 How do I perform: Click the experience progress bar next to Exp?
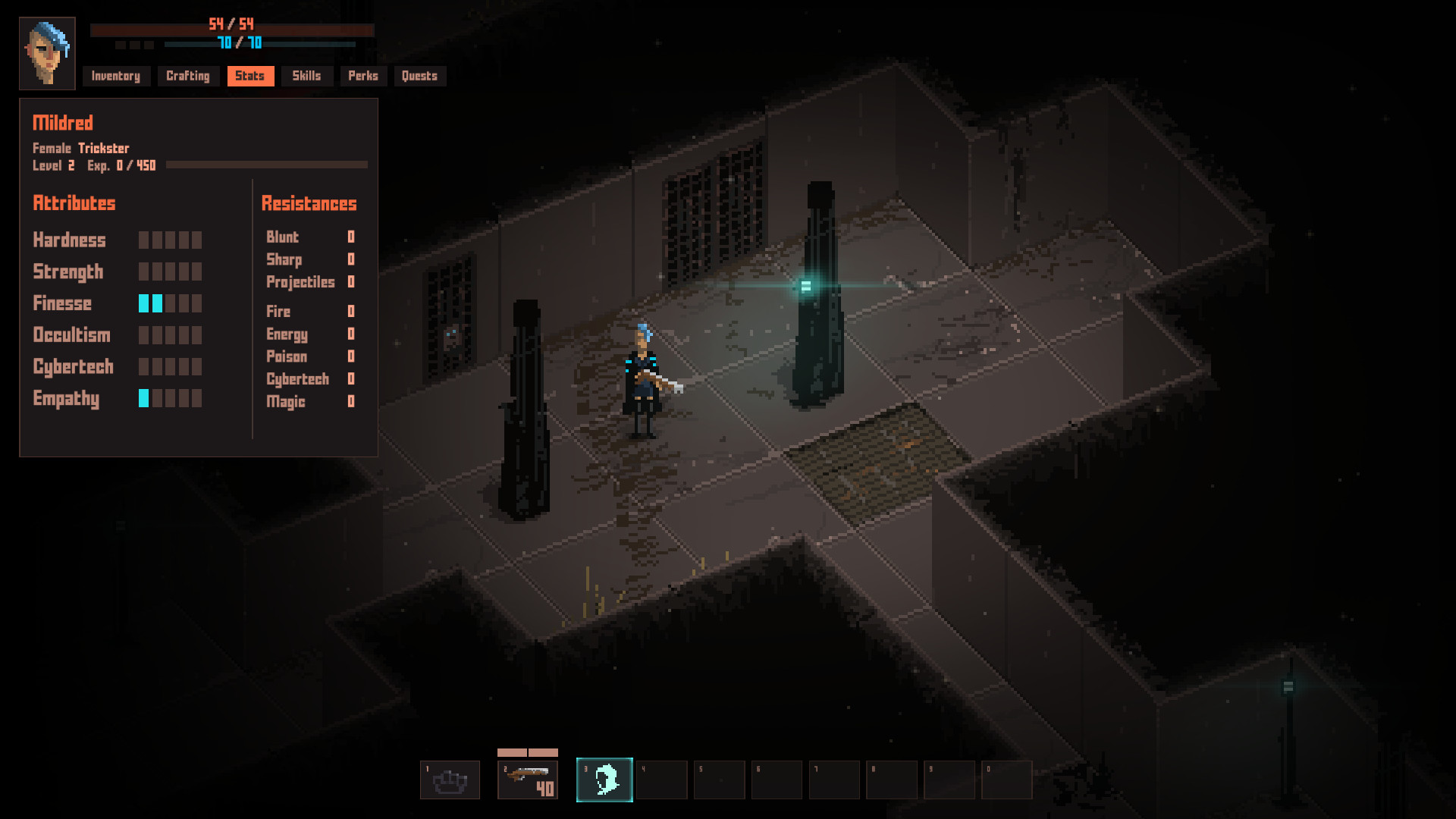click(x=265, y=165)
